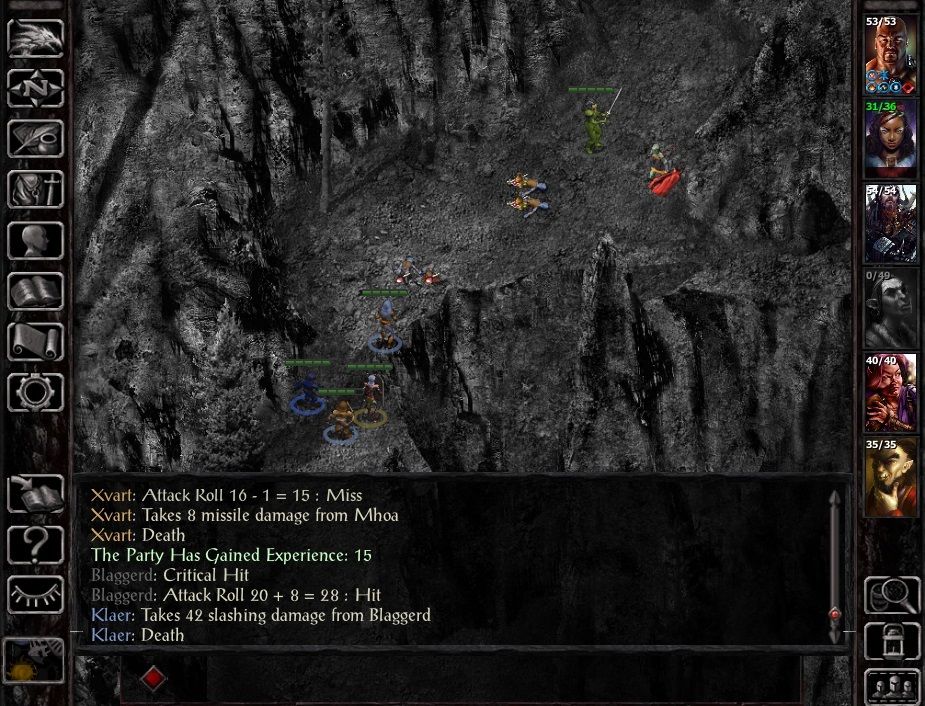Image resolution: width=925 pixels, height=706 pixels.
Task: Open the options gear button
Action: 36,392
